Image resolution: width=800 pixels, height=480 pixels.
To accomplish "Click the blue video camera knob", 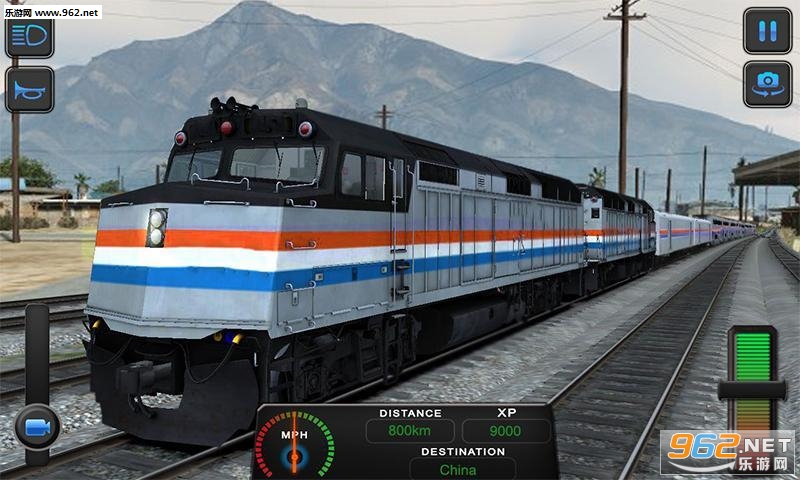I will coord(38,427).
